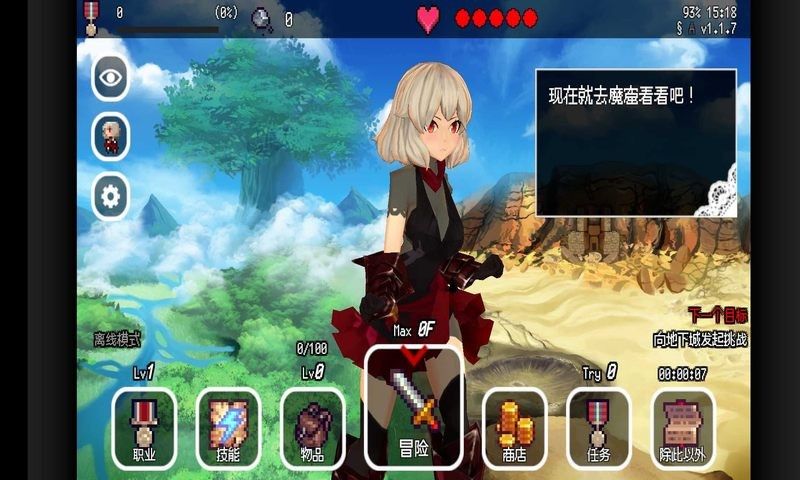Select the character portrait icon
Viewport: 800px width, 480px height.
pyautogui.click(x=111, y=137)
